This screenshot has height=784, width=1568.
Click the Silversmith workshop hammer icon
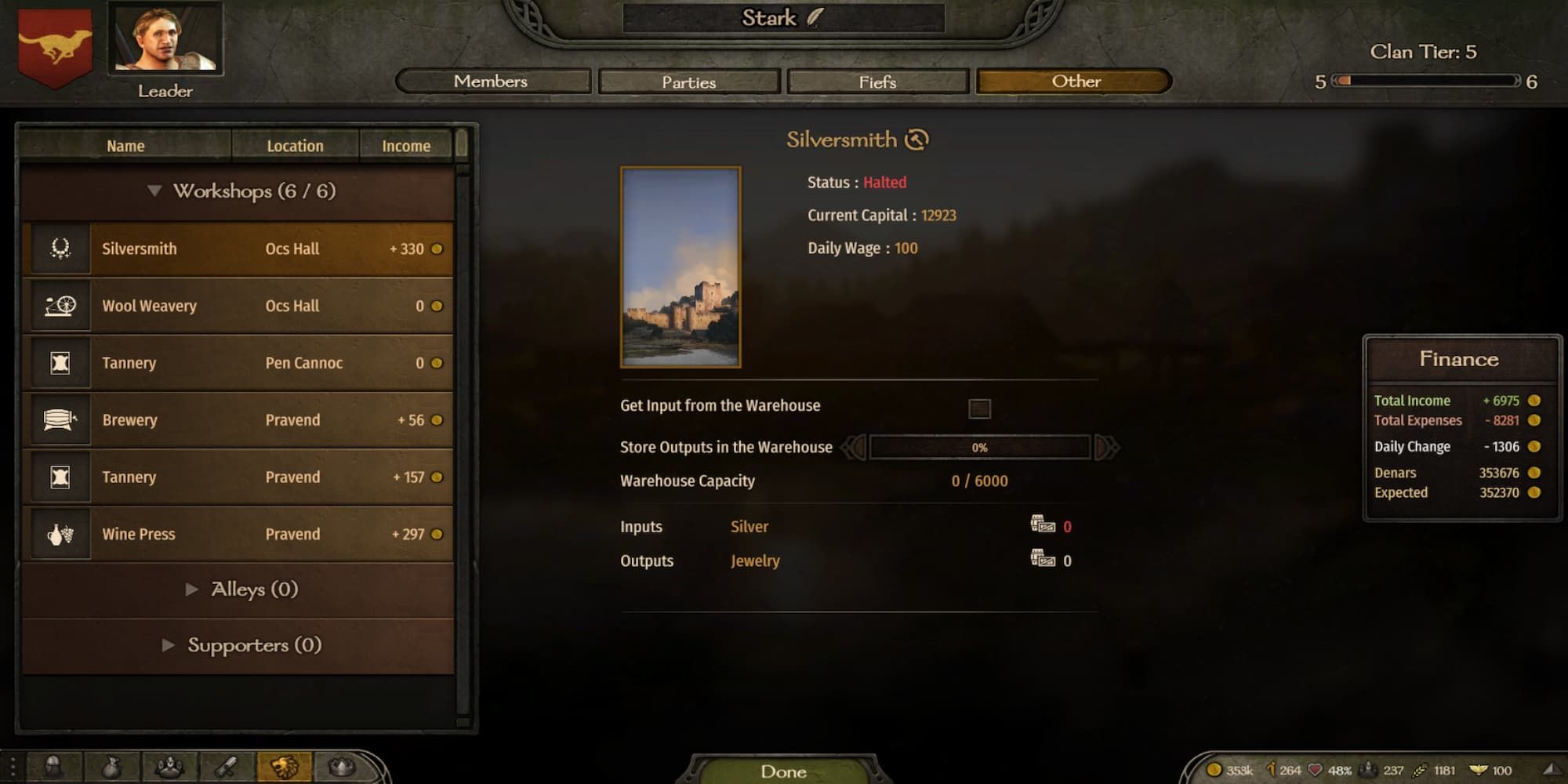coord(60,249)
